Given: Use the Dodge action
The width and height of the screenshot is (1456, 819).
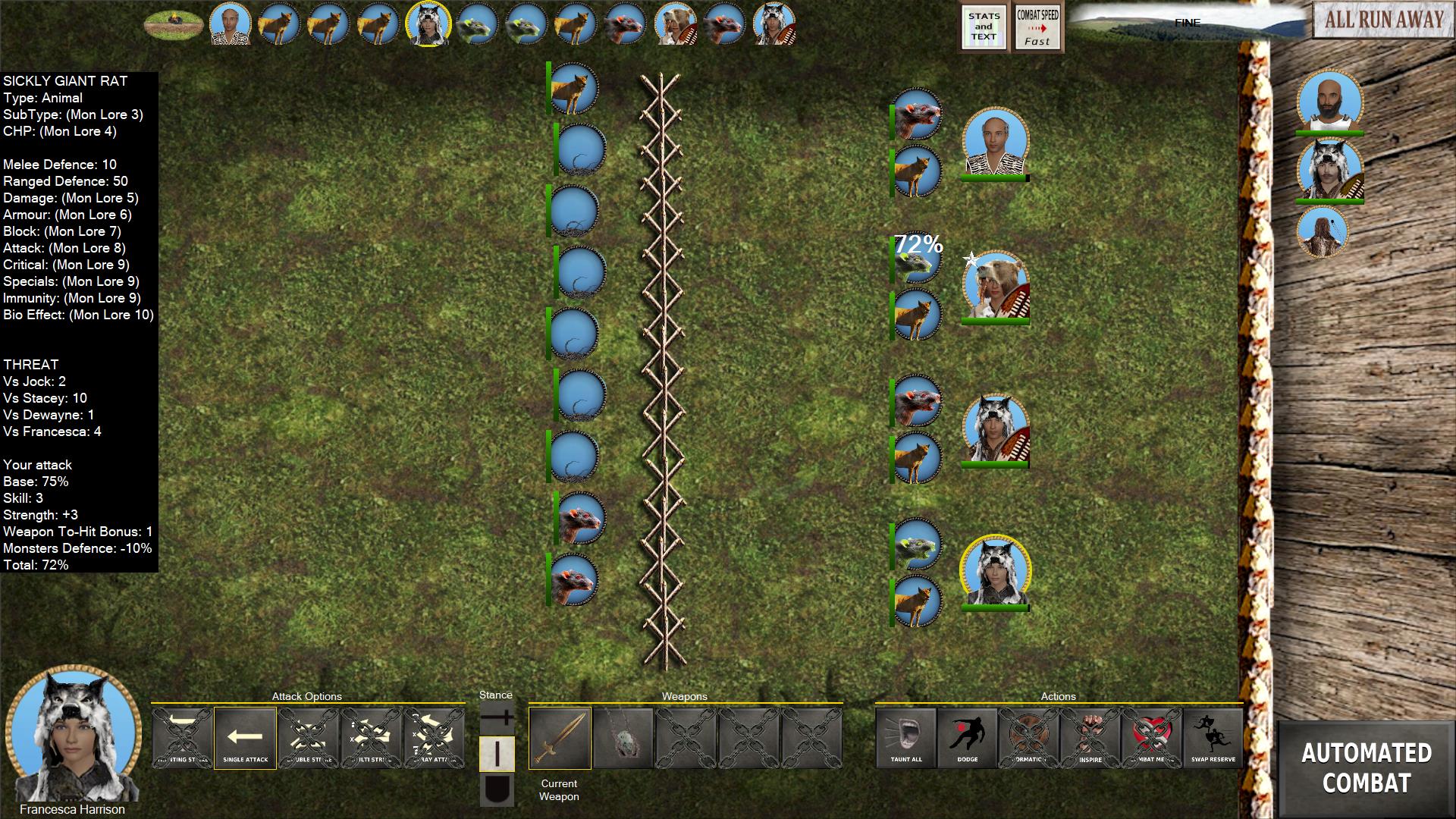Looking at the screenshot, I should point(968,738).
